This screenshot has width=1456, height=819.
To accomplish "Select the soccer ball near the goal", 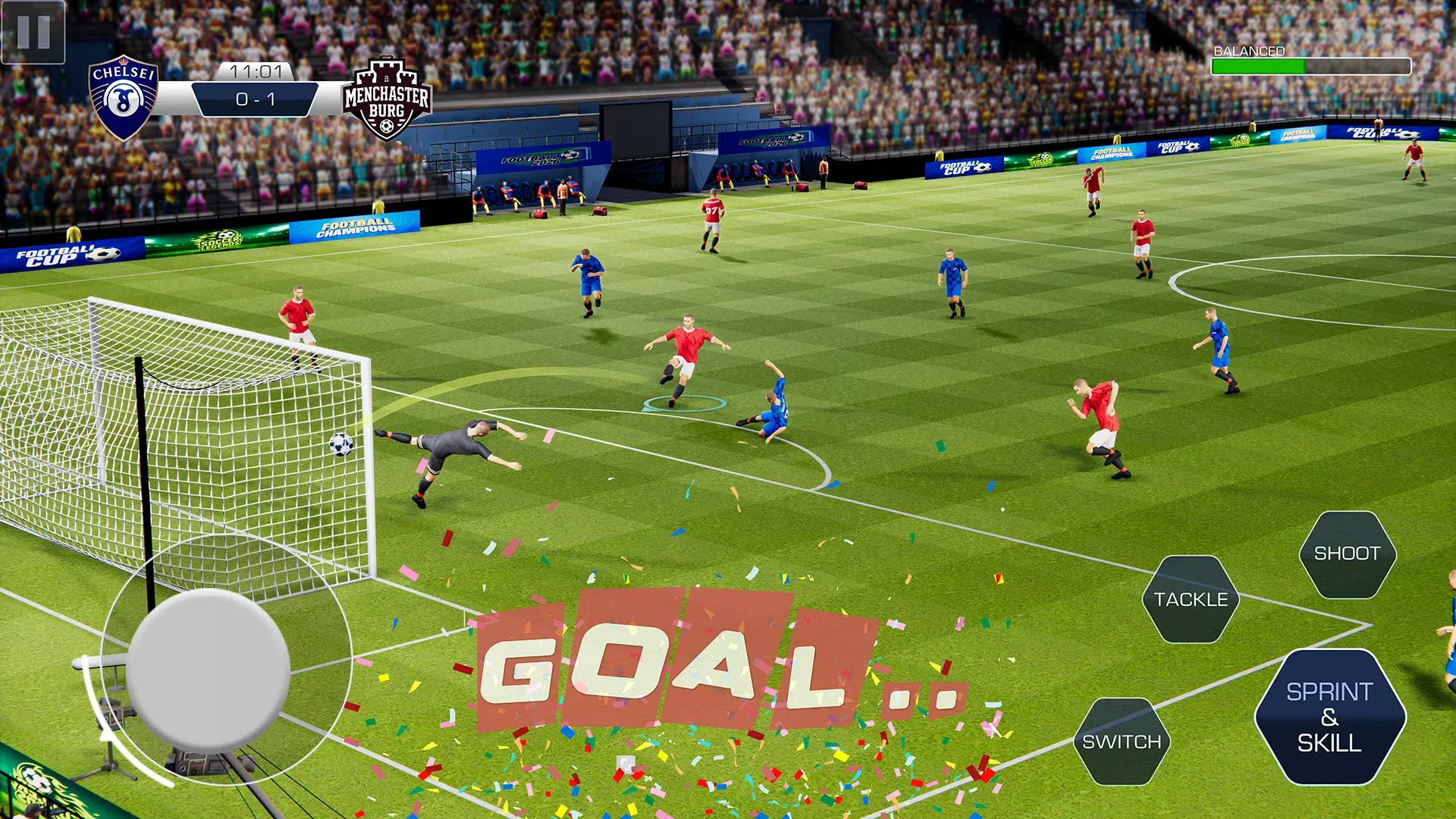I will 343,446.
